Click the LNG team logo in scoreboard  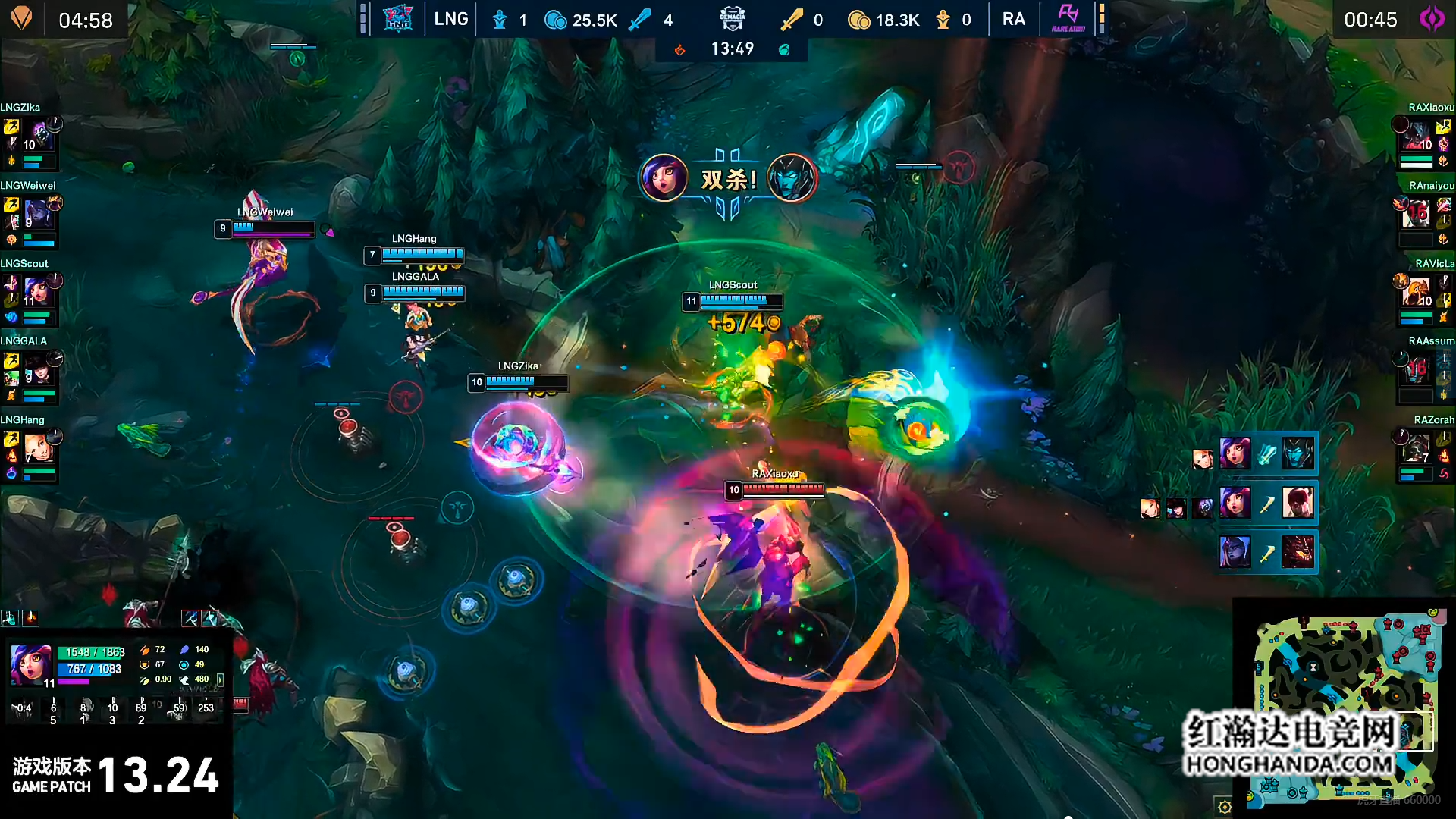click(x=397, y=19)
